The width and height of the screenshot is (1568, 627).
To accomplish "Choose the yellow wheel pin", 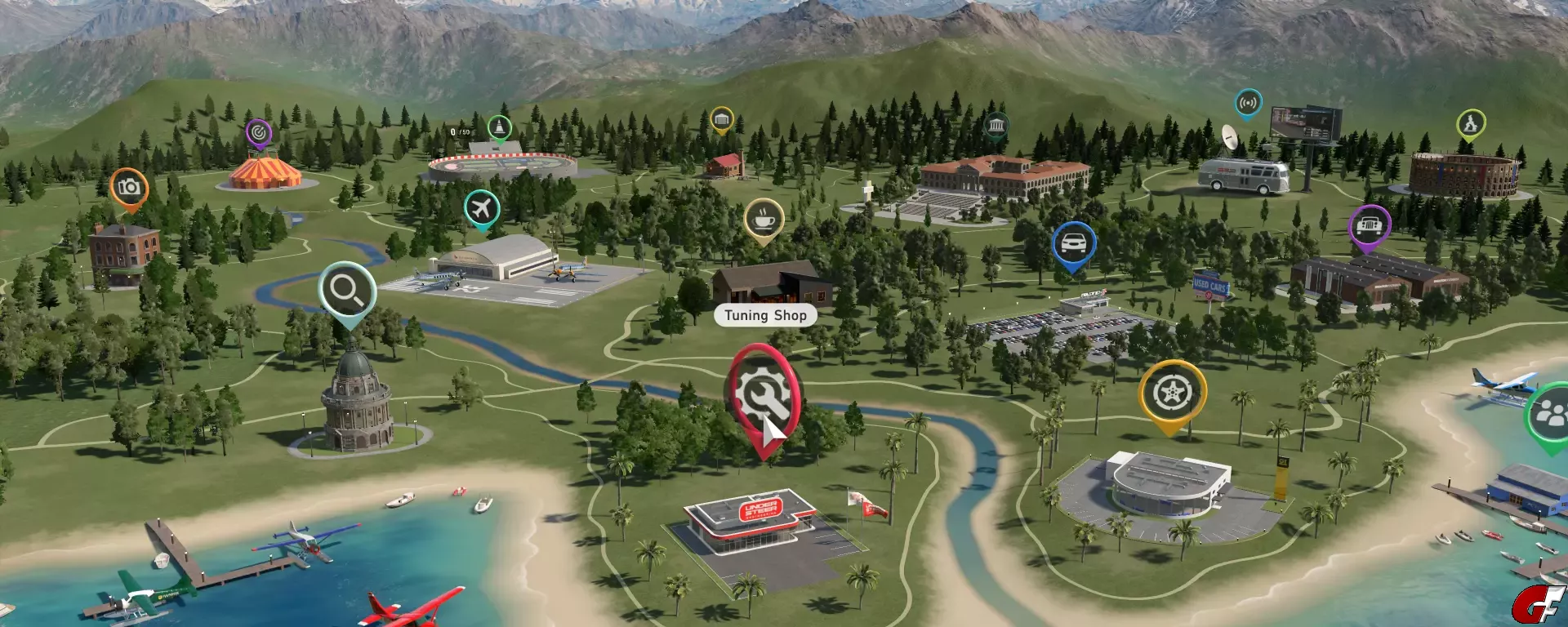I will tap(1172, 394).
